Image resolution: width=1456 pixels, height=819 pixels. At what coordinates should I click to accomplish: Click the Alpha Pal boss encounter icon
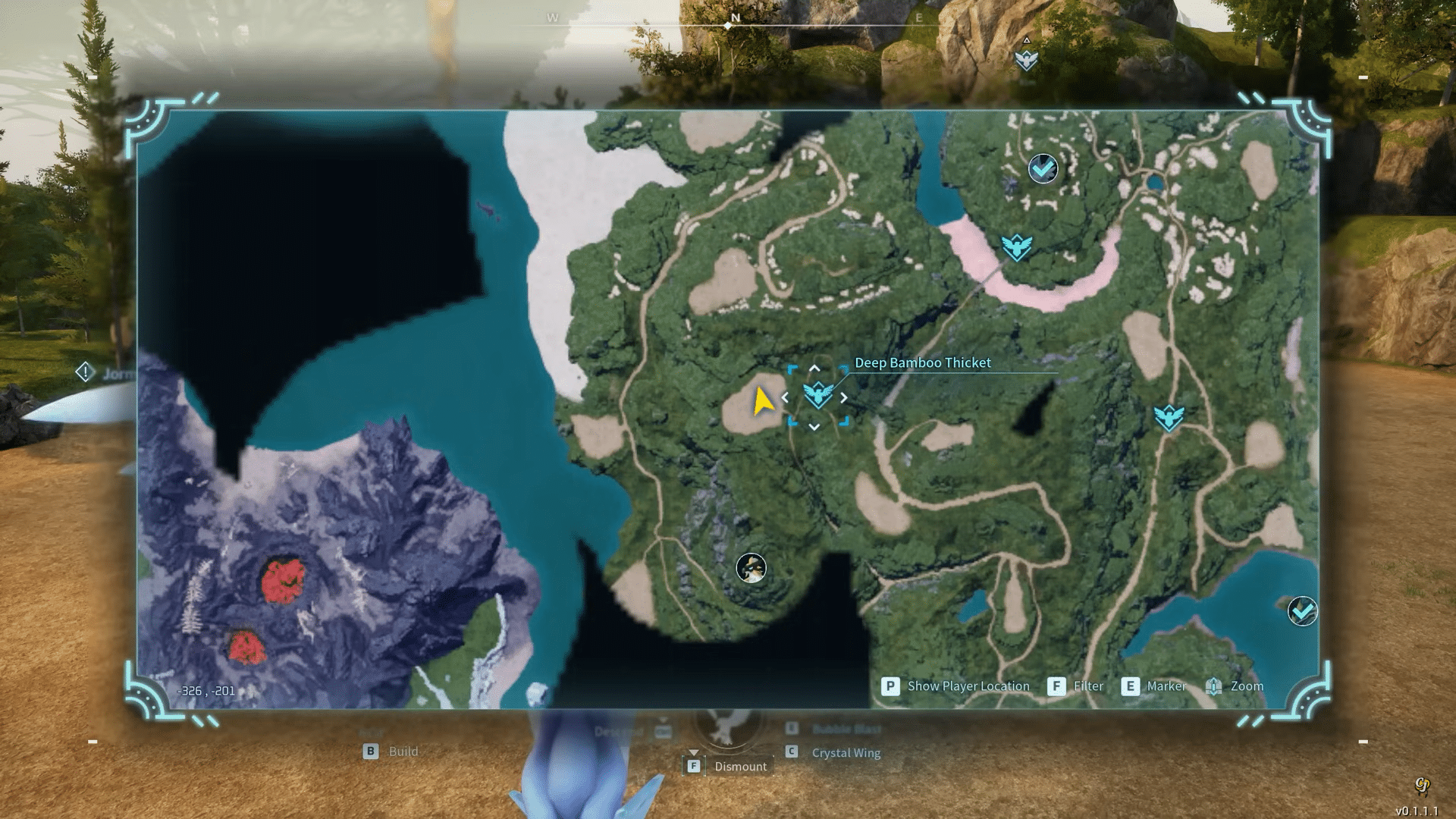(x=749, y=567)
